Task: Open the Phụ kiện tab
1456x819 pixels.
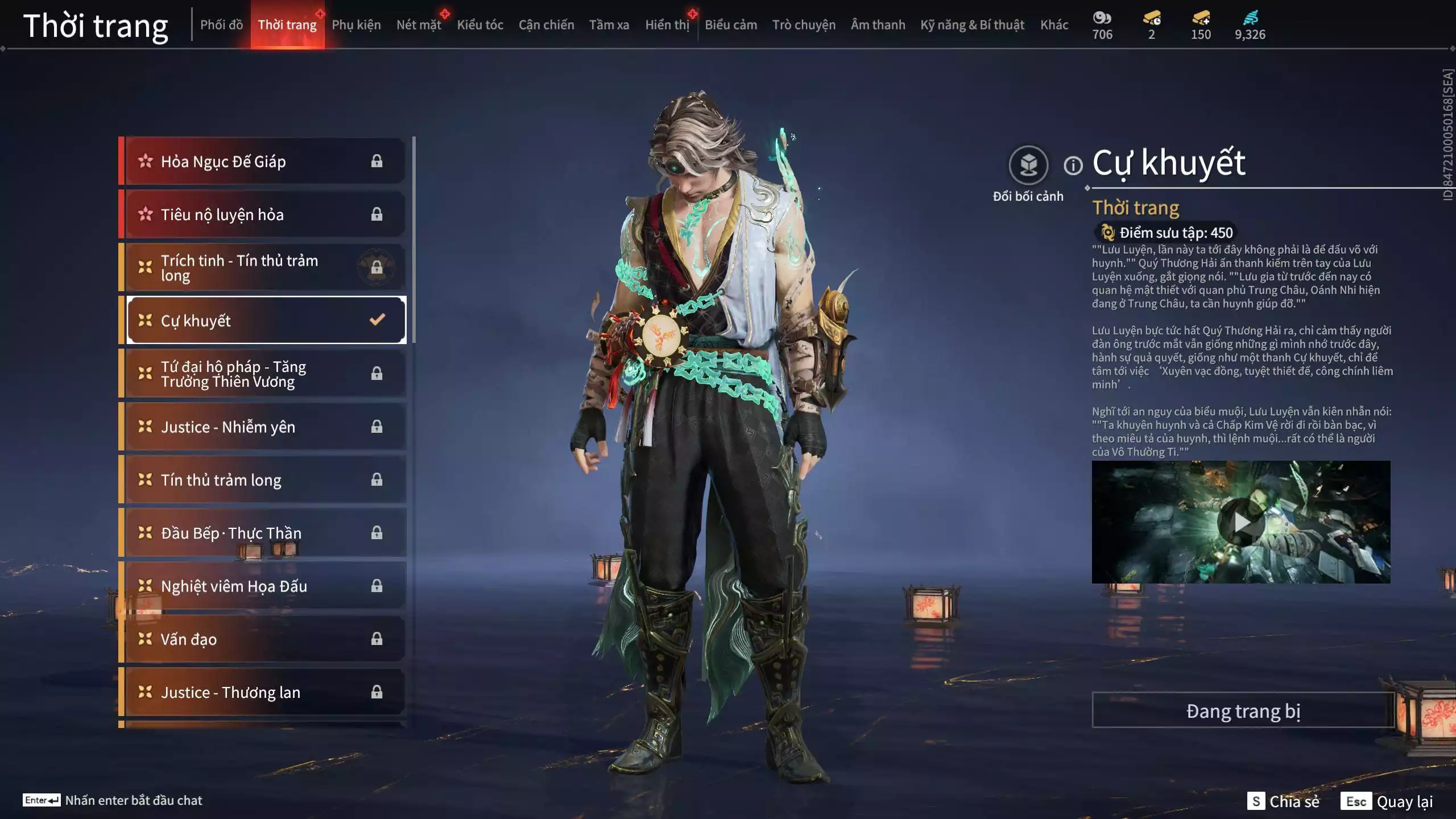Action: point(356,25)
